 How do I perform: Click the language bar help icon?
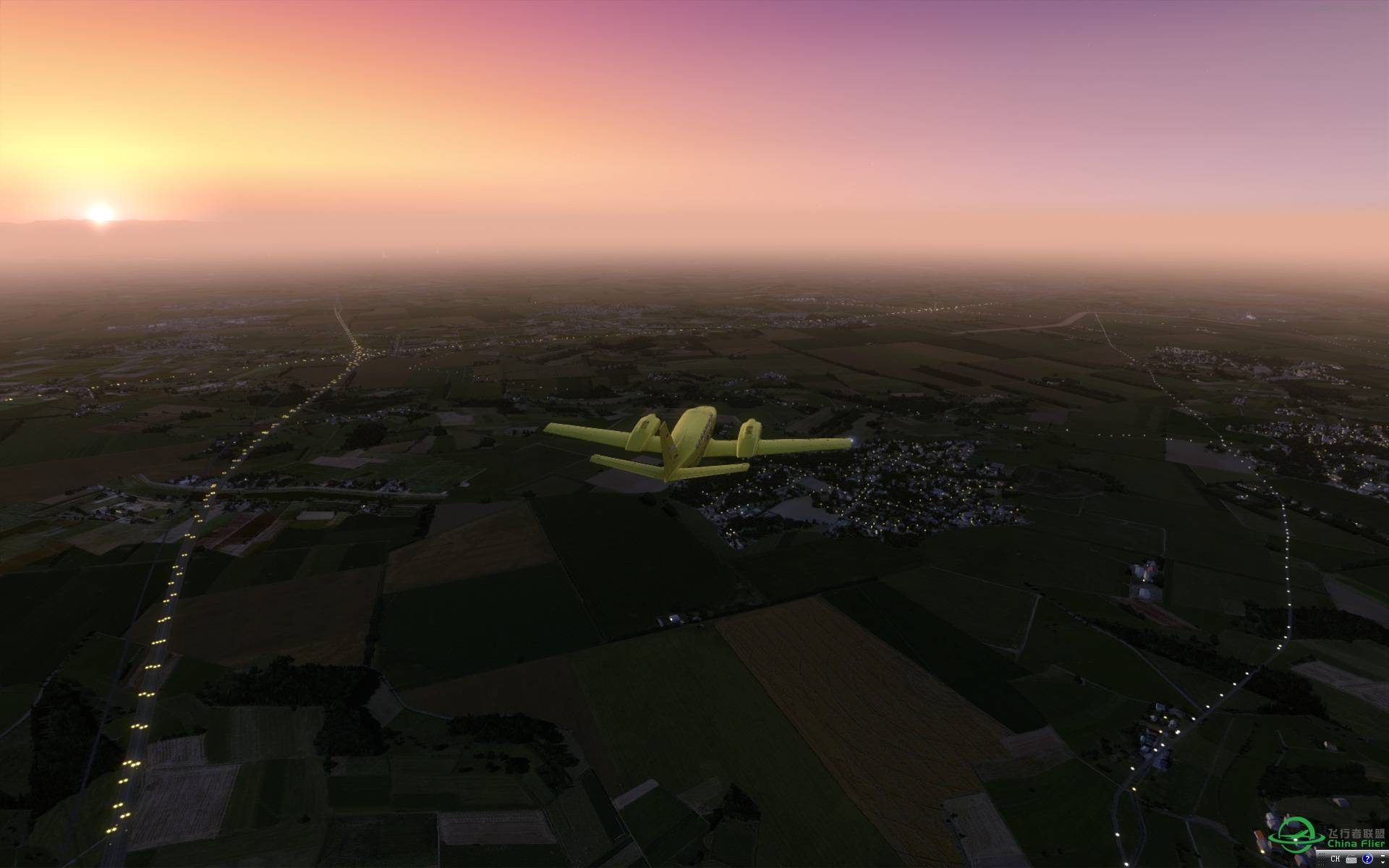pos(1367,859)
